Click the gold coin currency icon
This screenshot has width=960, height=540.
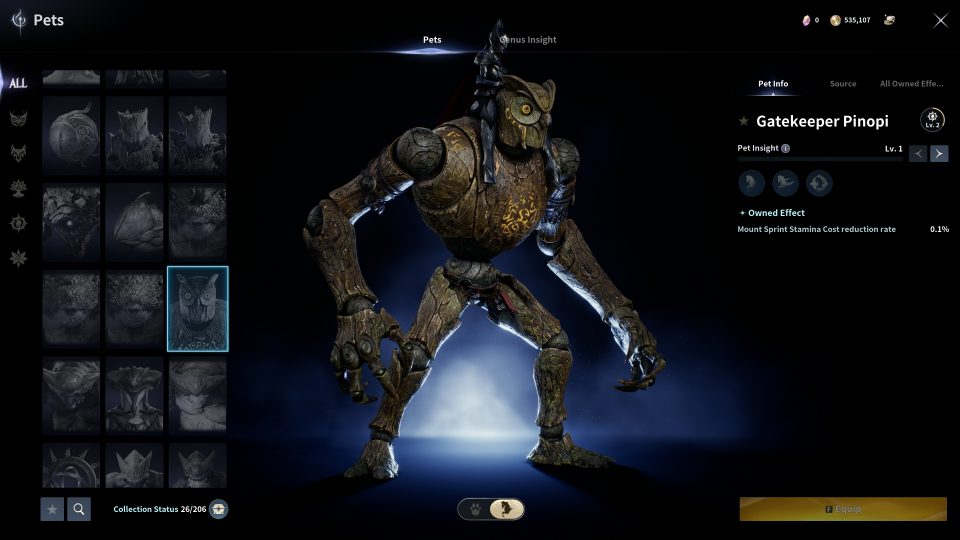coord(835,20)
